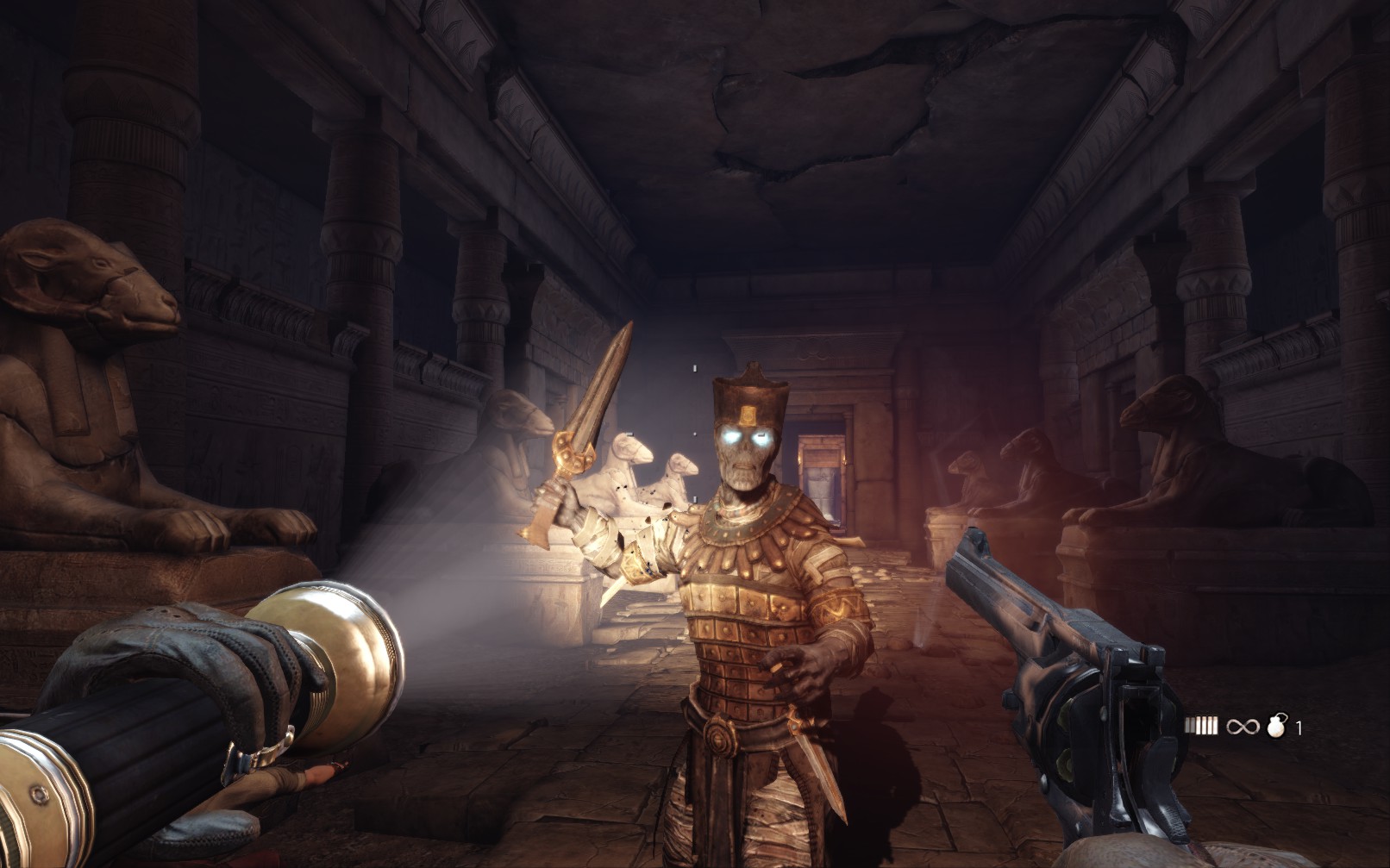
Task: Click the leftmost ammo bar segment
Action: pos(1189,727)
